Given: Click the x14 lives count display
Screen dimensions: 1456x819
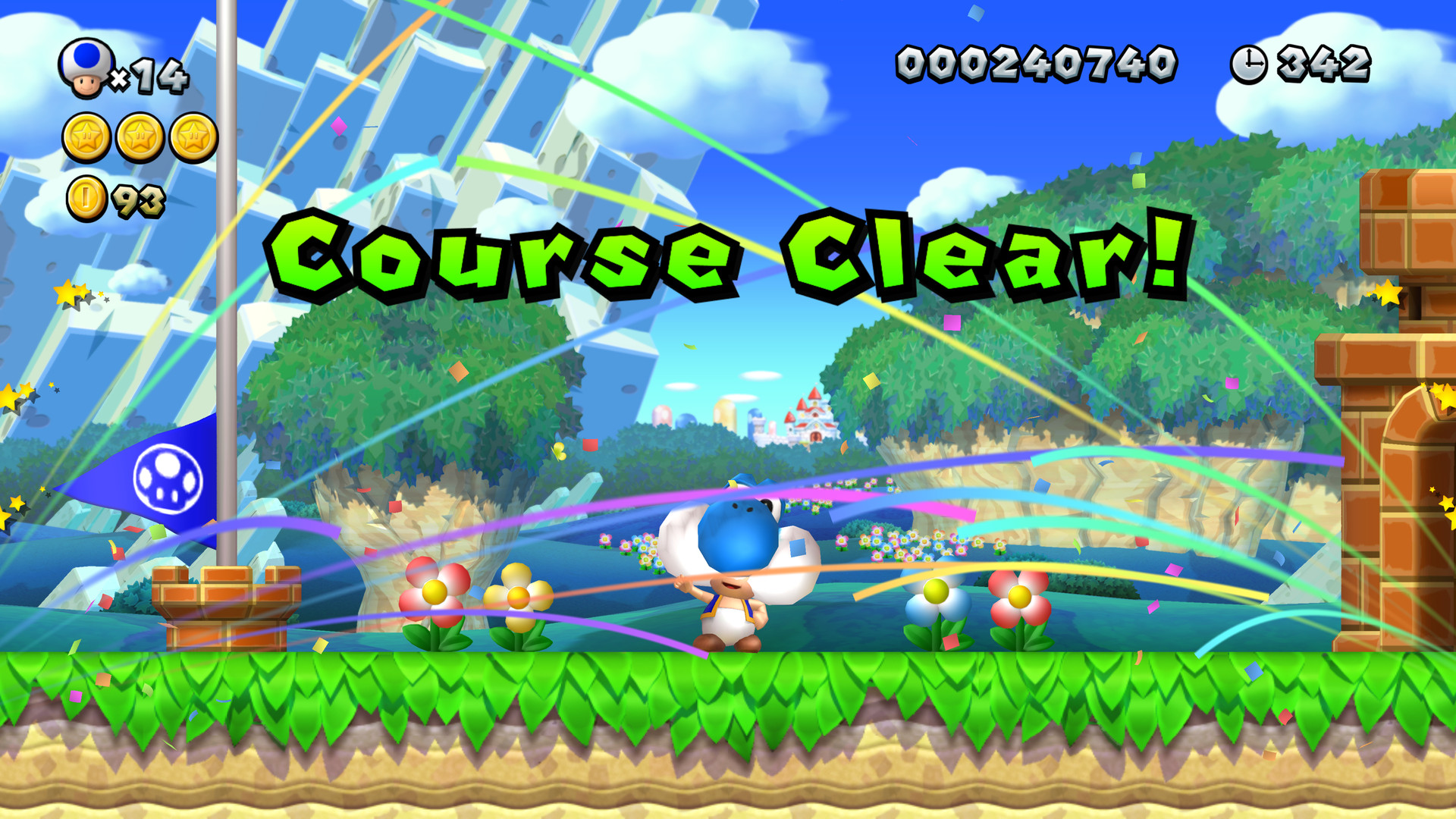Looking at the screenshot, I should coord(157,76).
